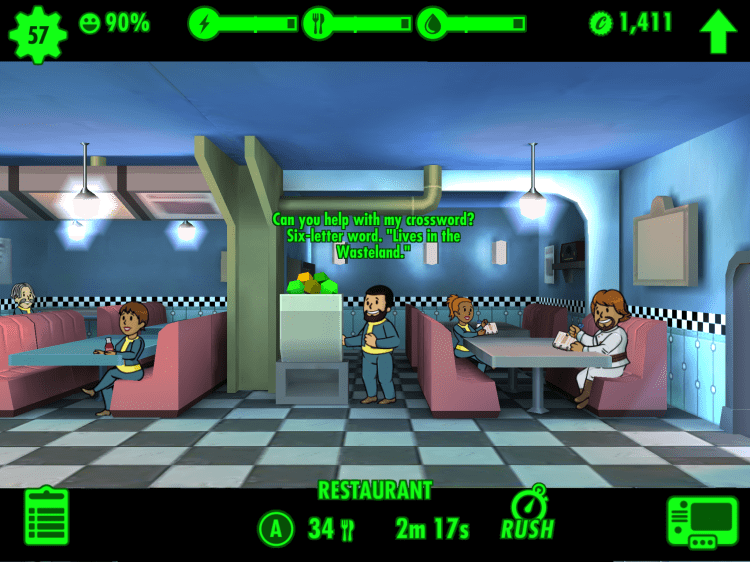Rush the Restaurant production
750x562 pixels.
[x=526, y=516]
